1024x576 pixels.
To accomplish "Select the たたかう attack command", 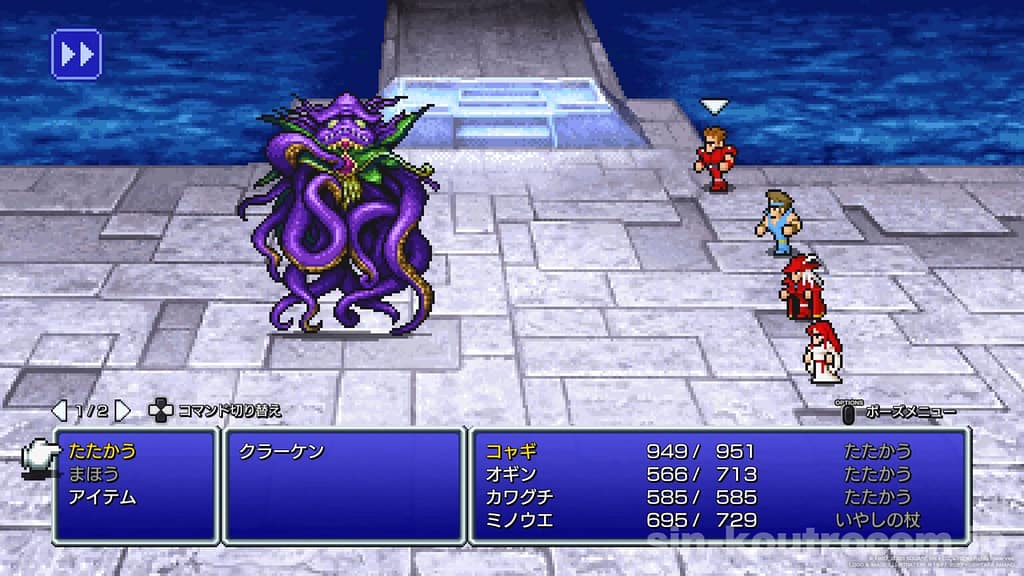I will coord(104,451).
